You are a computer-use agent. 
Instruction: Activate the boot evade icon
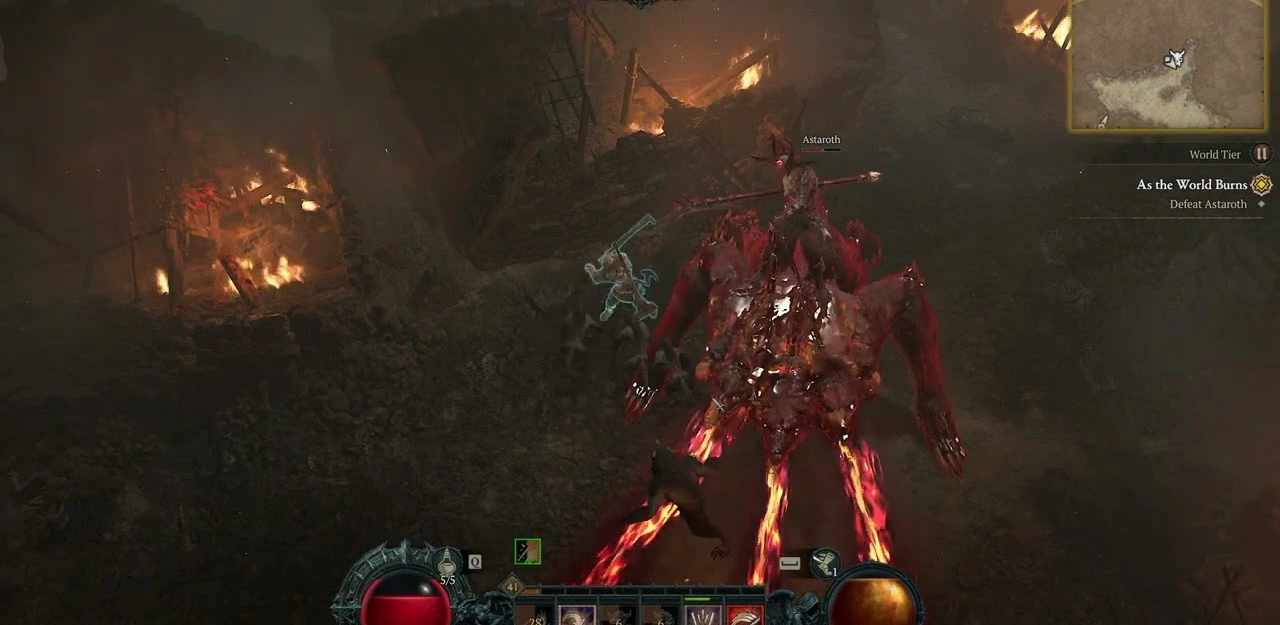click(x=824, y=562)
